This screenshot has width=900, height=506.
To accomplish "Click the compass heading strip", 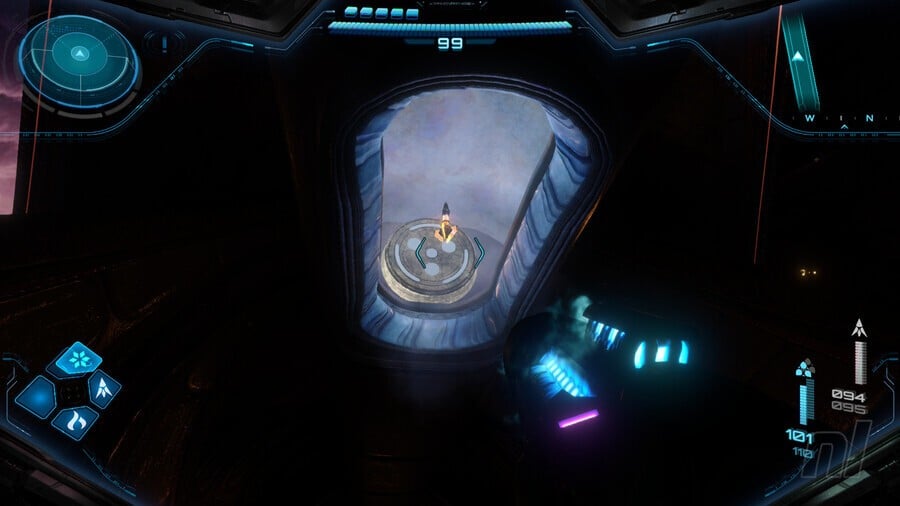I will point(845,119).
